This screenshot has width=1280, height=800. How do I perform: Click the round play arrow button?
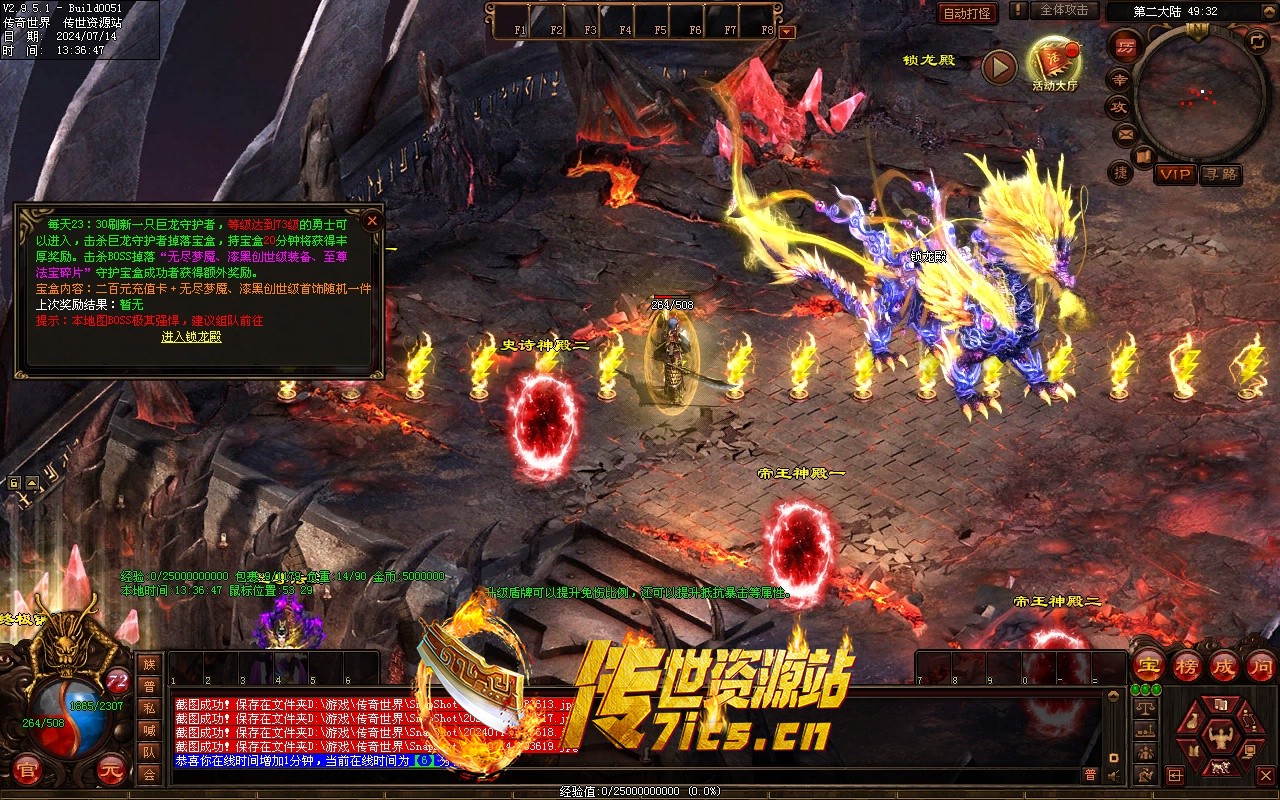(999, 67)
